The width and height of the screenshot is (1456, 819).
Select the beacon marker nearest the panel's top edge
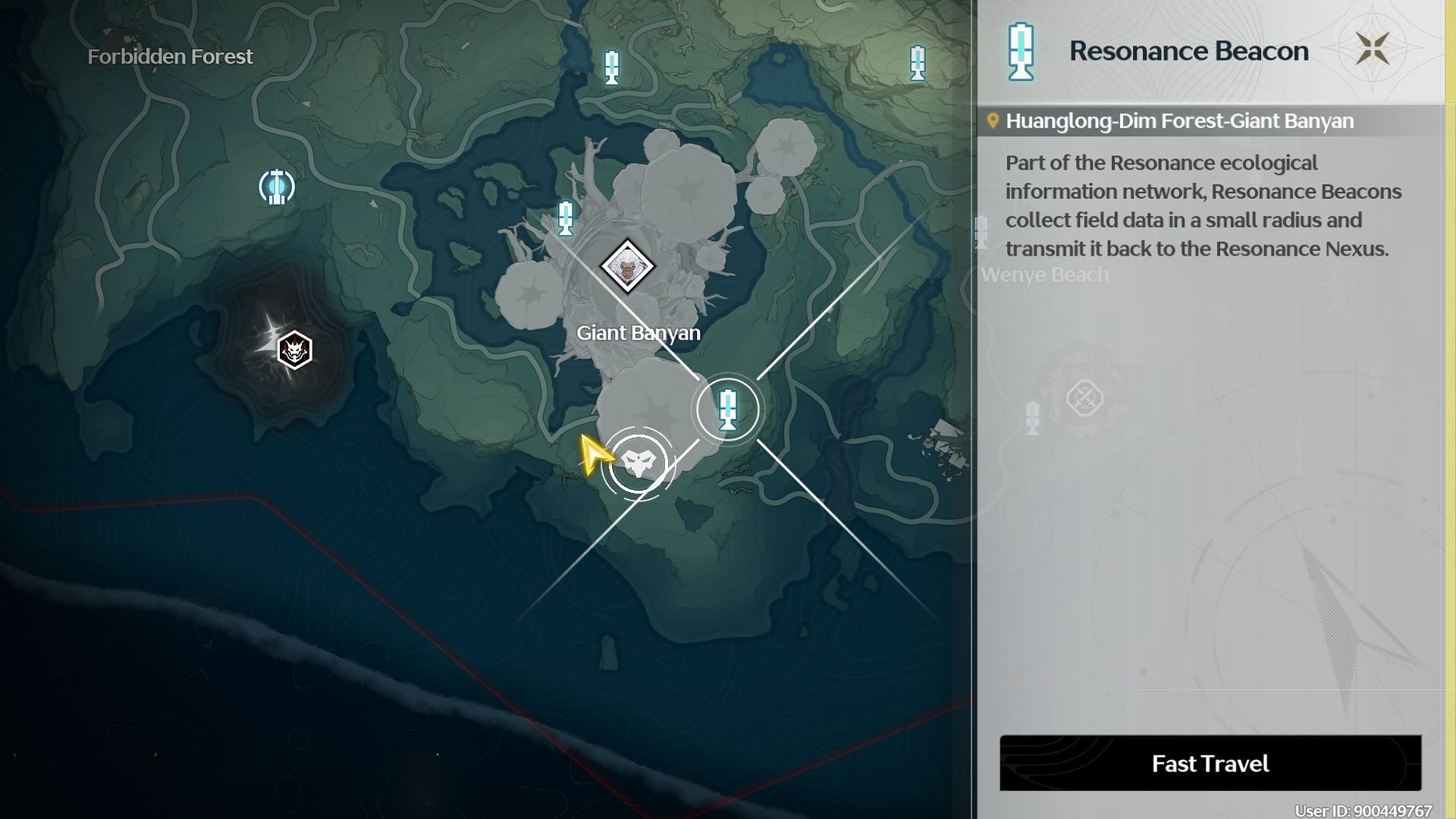(918, 63)
